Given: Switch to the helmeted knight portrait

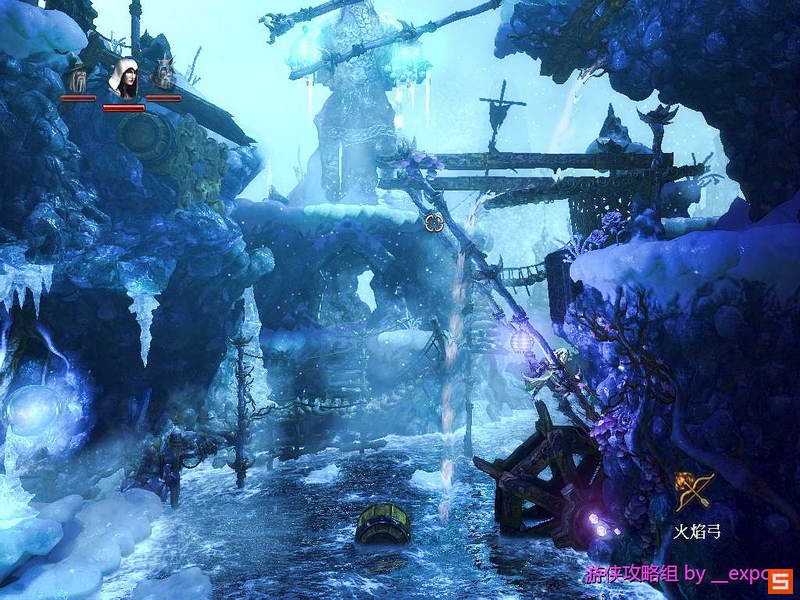Looking at the screenshot, I should 164,78.
